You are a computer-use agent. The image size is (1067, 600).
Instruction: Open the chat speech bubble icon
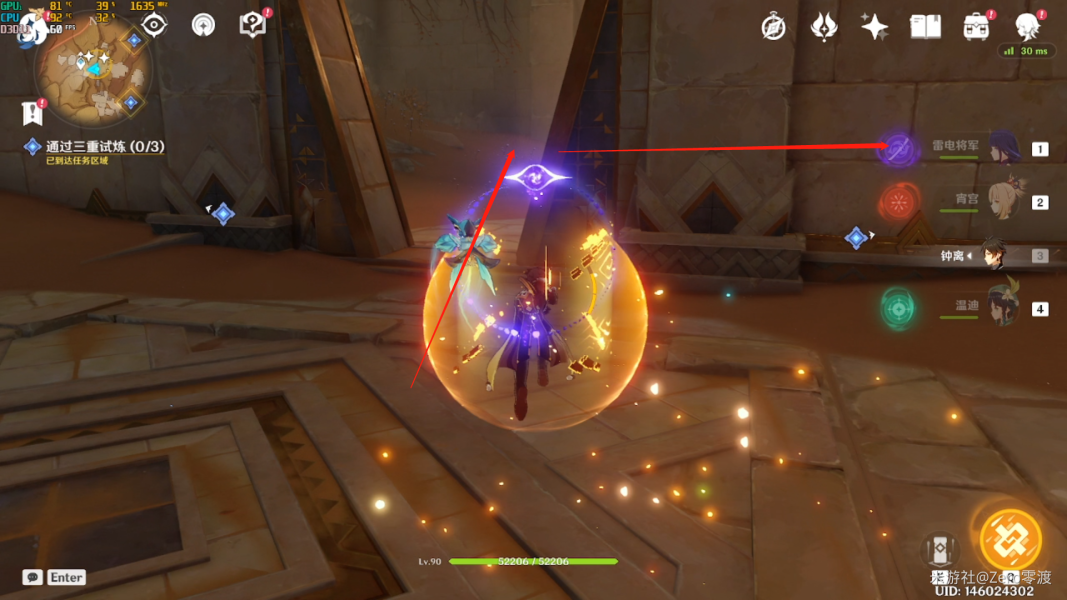point(33,577)
